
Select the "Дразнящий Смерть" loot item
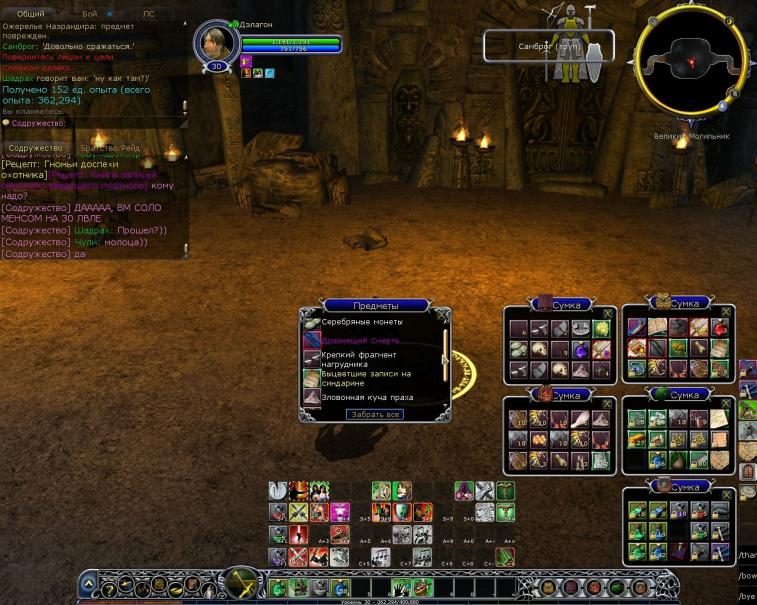360,340
